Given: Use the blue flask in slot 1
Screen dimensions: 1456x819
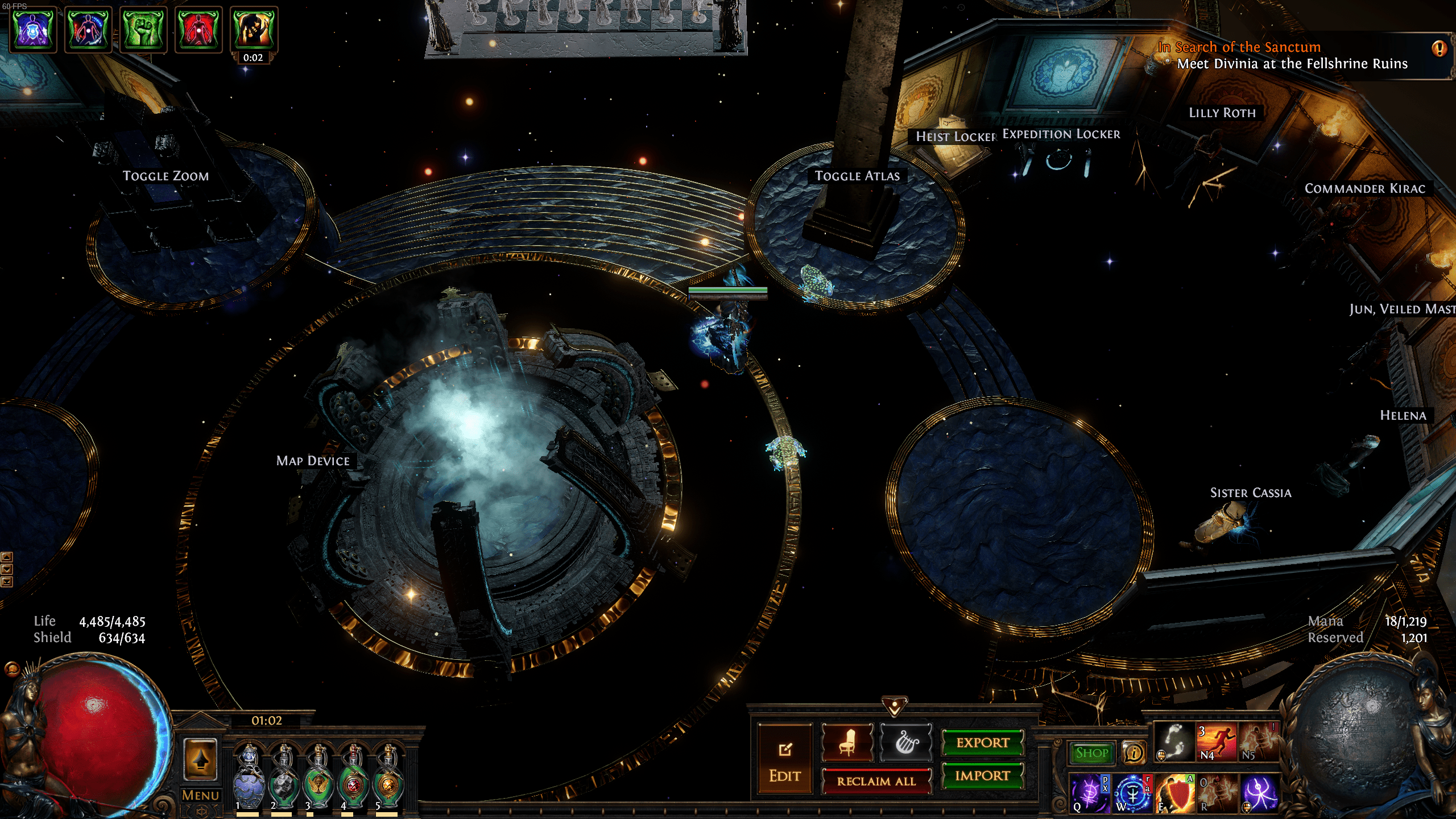Looking at the screenshot, I should click(249, 777).
